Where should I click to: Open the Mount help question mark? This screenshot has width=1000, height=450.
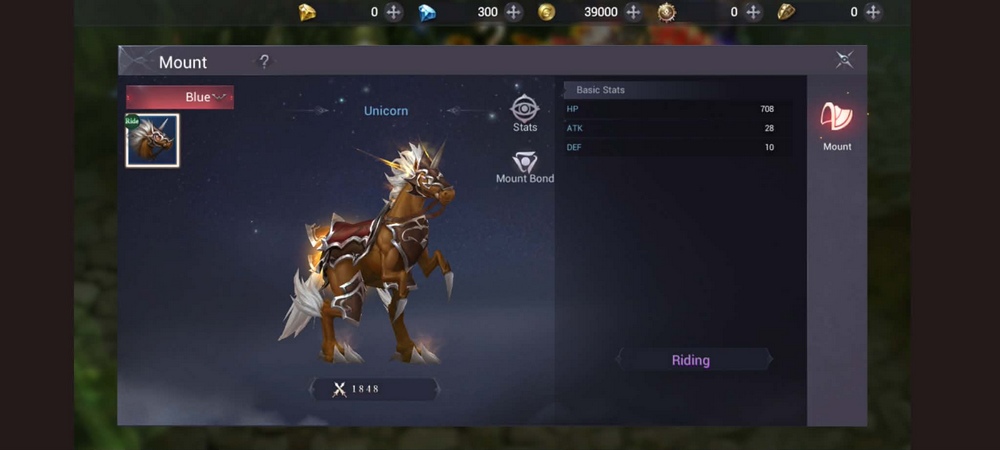[x=264, y=62]
